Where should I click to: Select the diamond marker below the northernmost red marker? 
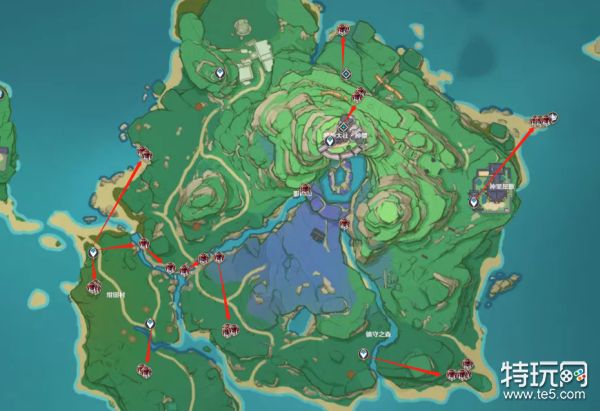tap(345, 74)
